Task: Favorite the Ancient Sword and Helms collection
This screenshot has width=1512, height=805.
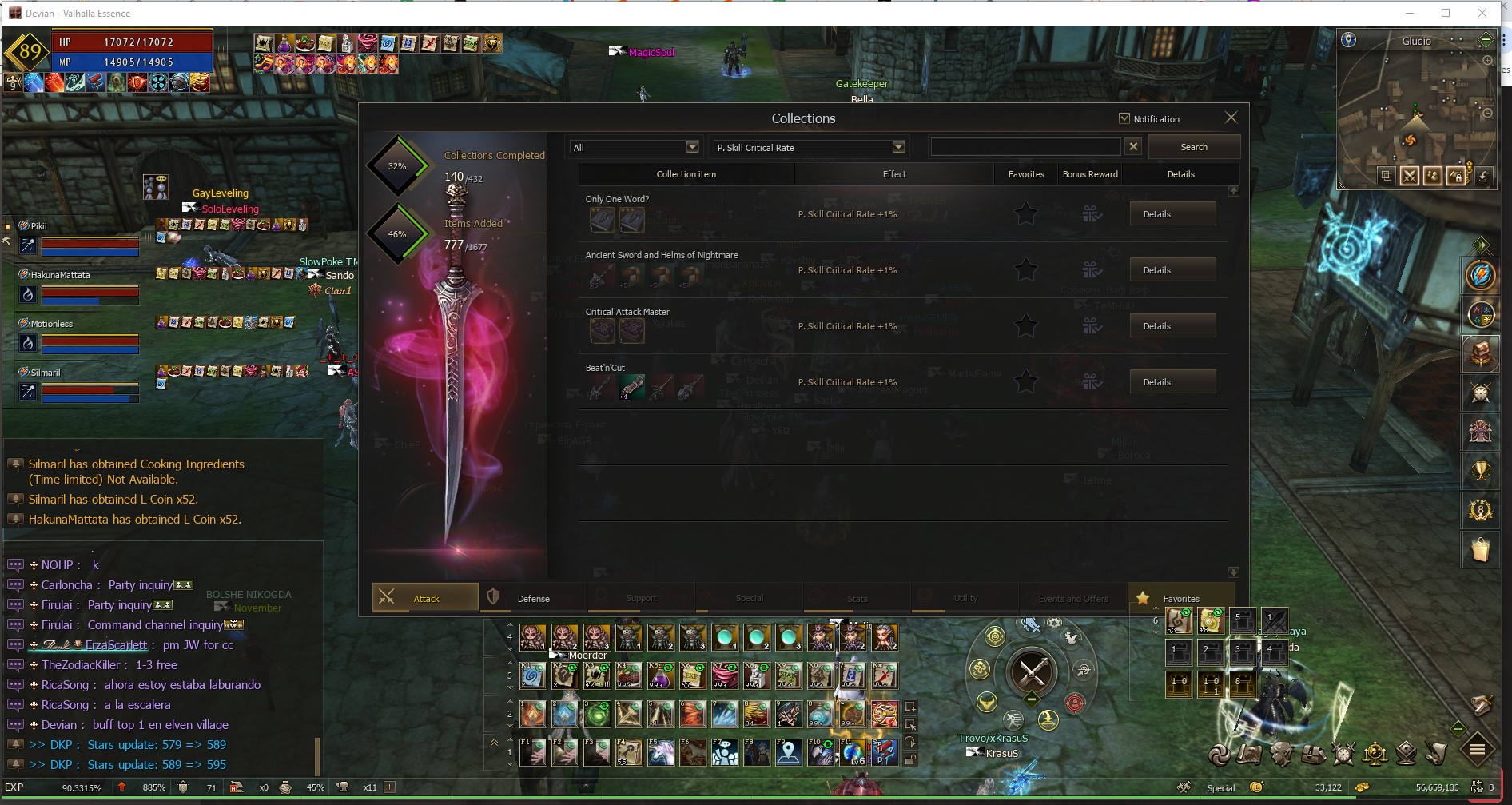Action: pos(1025,270)
